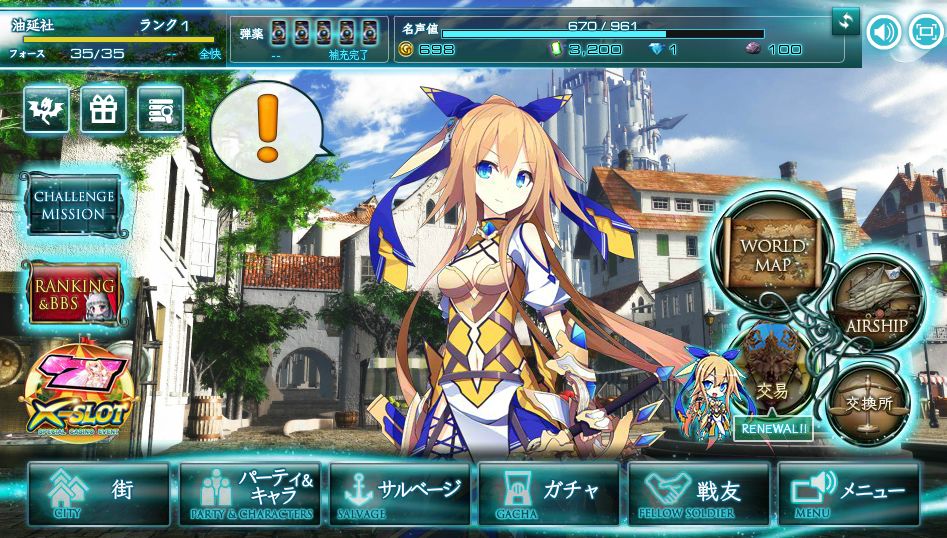The width and height of the screenshot is (947, 538).
Task: Open the Menu (メニュー) button
Action: pos(848,494)
